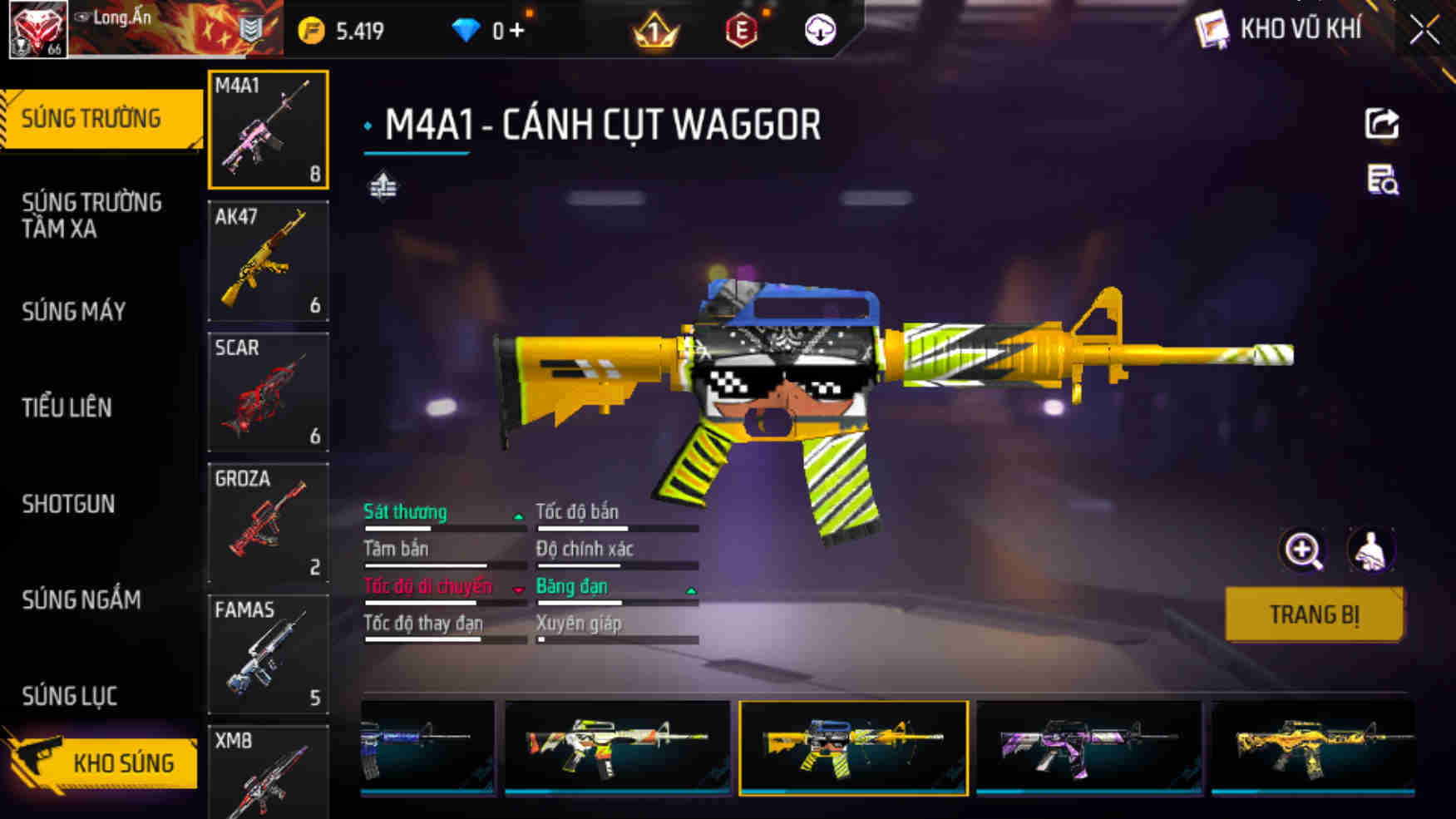Choose the Tiểu Liên category
This screenshot has width=1456, height=819.
point(67,407)
